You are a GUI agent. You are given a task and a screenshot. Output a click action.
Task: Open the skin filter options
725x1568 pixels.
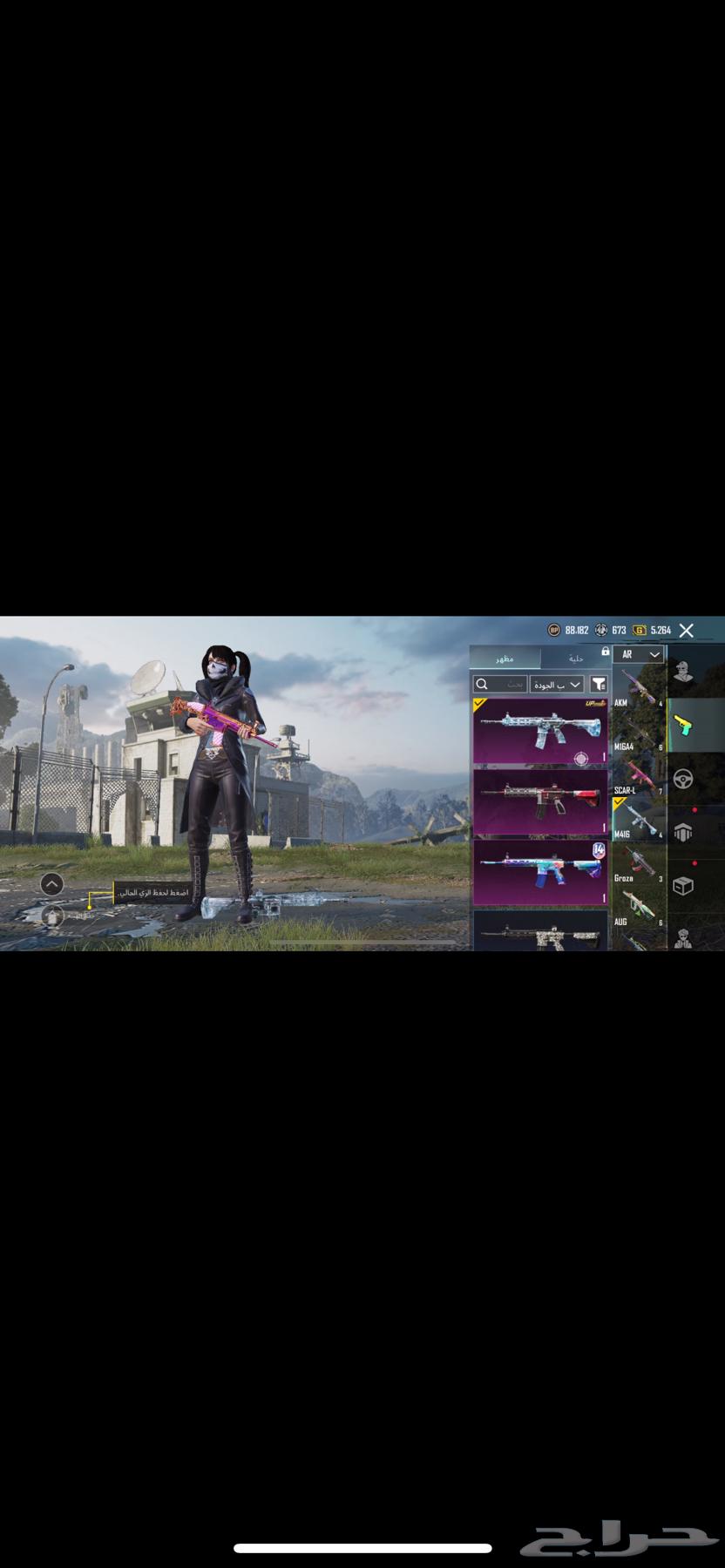(x=599, y=685)
